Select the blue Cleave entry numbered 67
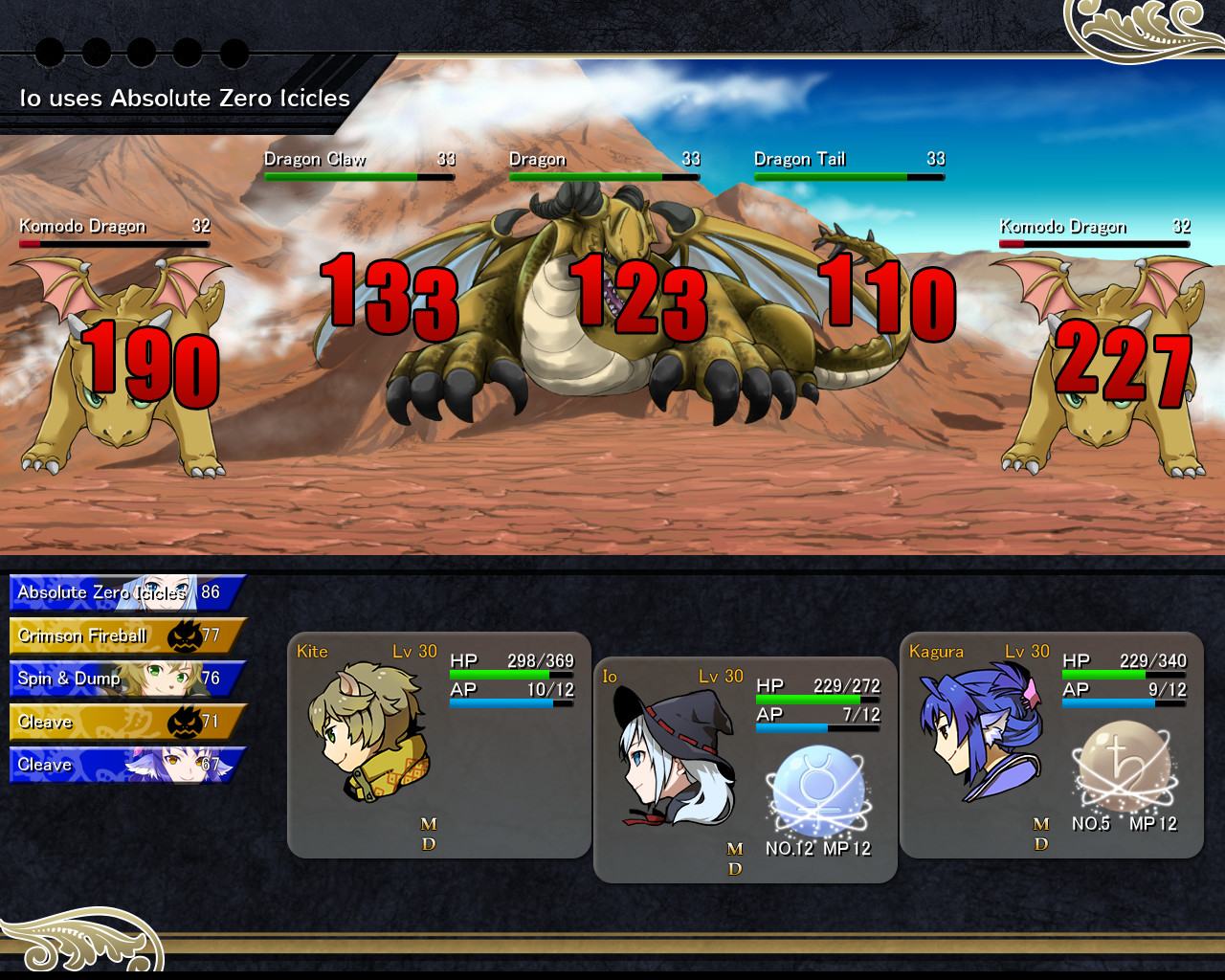The image size is (1225, 980). pyautogui.click(x=126, y=765)
